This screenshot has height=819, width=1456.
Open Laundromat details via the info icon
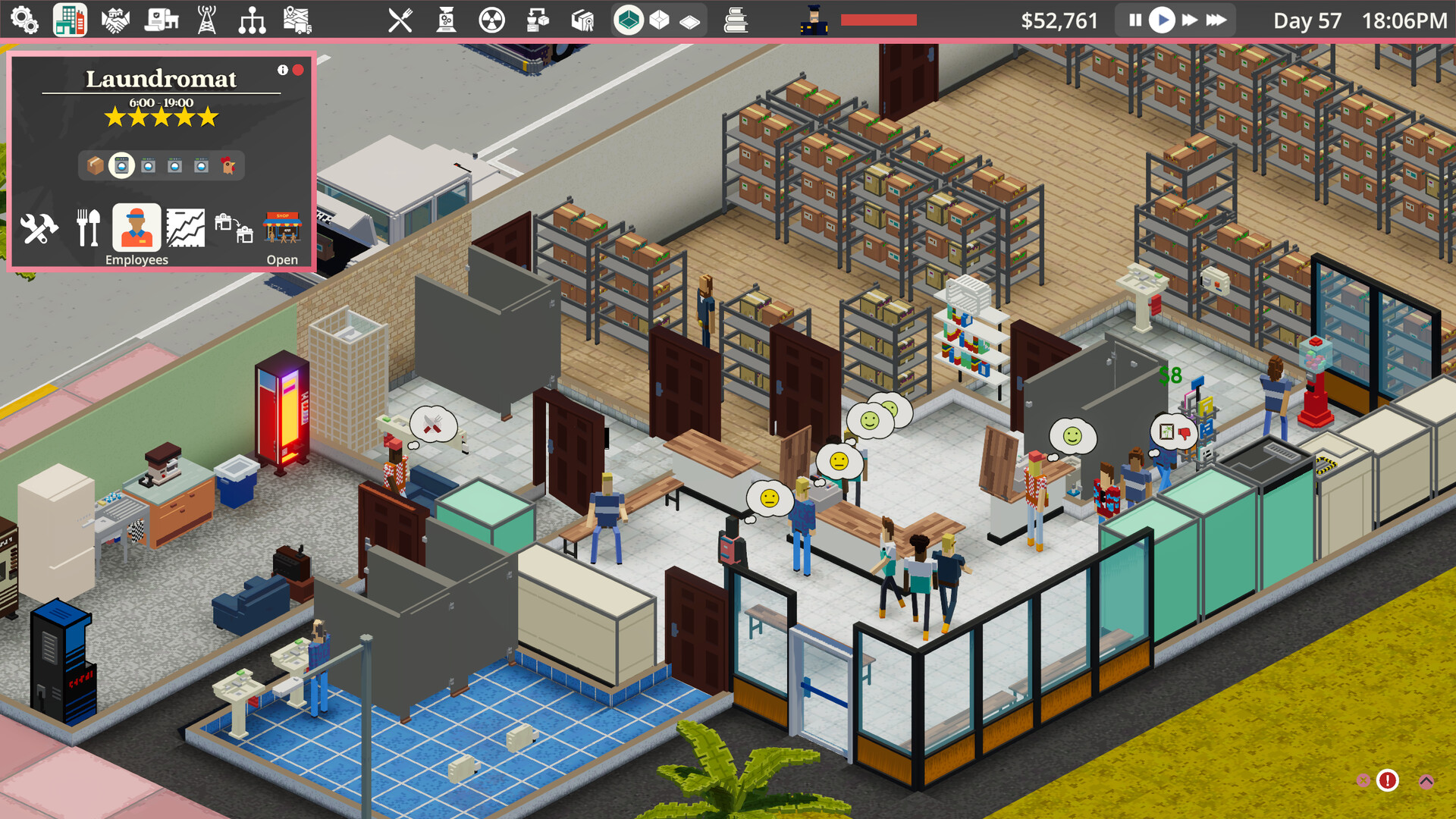[282, 70]
